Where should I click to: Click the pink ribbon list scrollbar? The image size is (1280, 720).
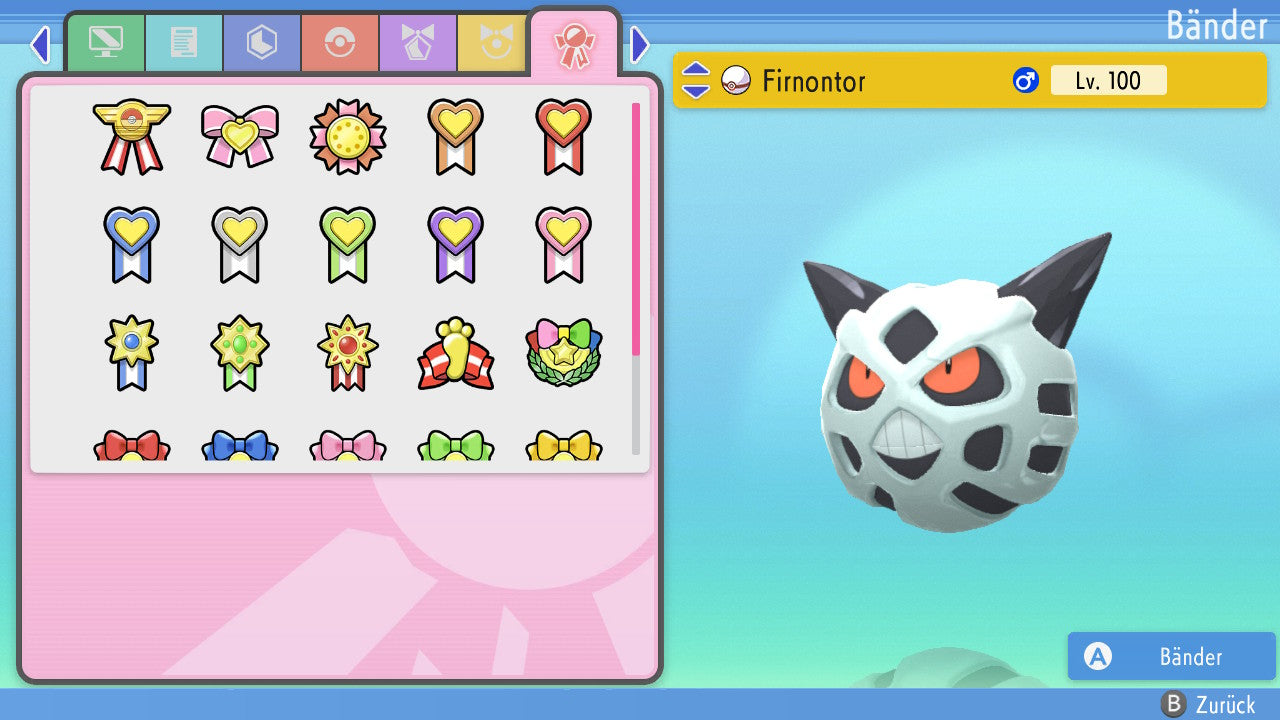[x=636, y=228]
